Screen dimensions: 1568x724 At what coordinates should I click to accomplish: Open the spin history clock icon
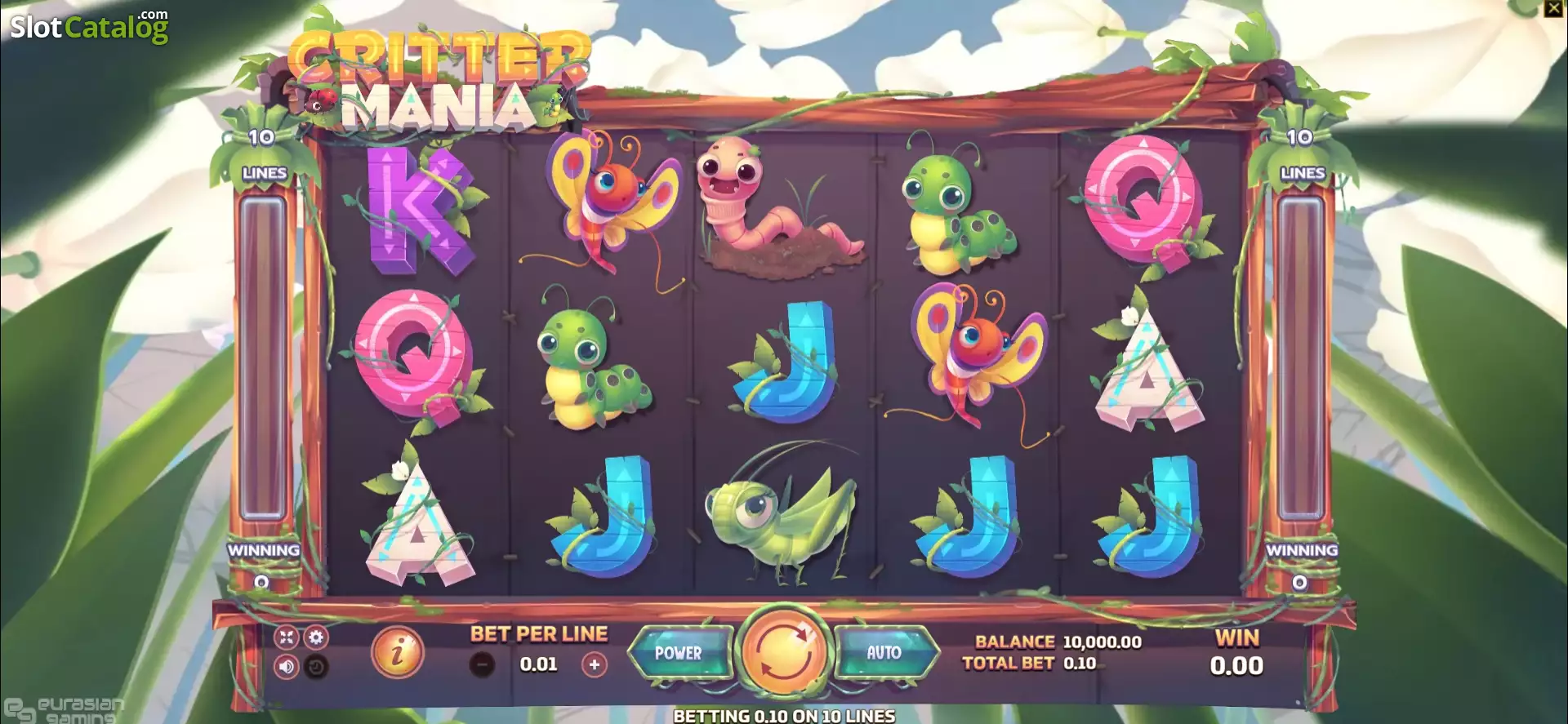click(x=316, y=667)
